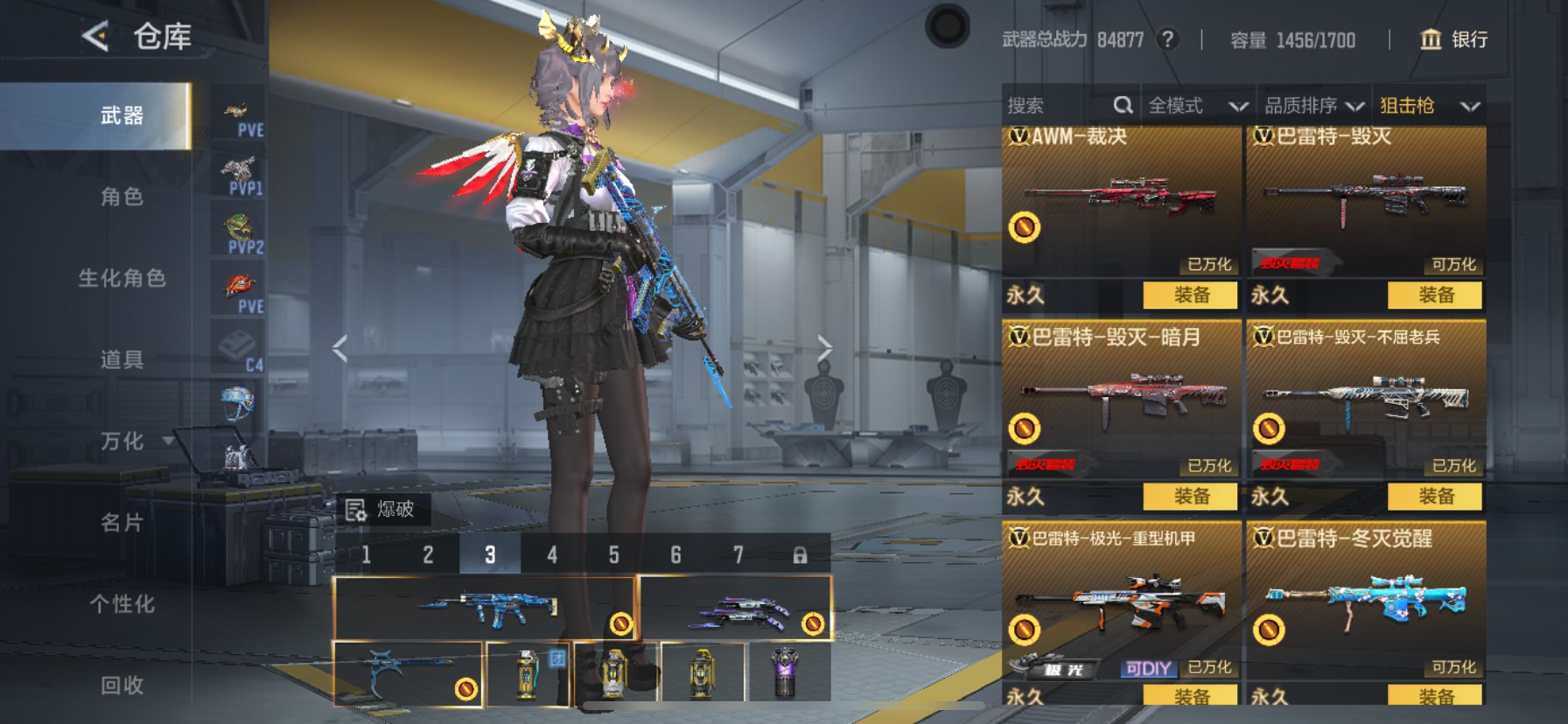
Task: Go back from the 仓库 warehouse screen
Action: [95, 37]
